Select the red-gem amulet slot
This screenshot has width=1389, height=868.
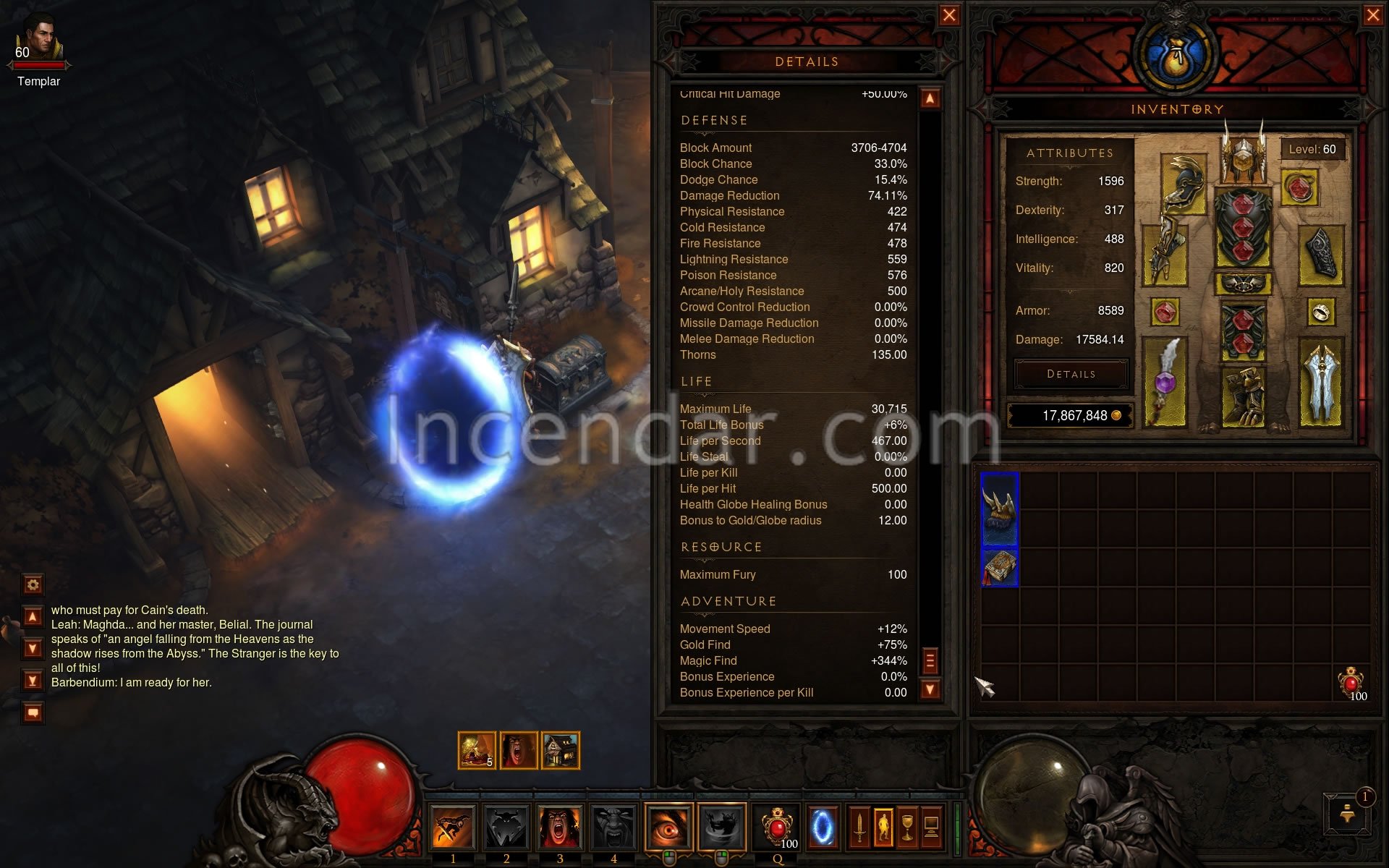pos(1299,188)
